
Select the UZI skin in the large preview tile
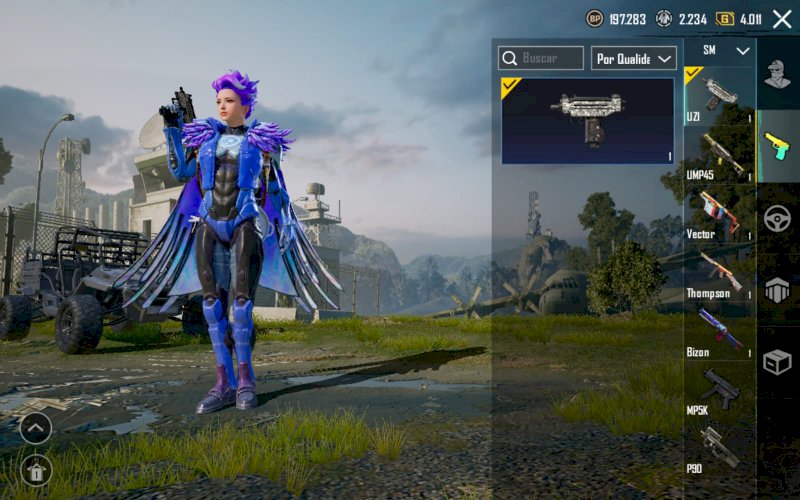[x=588, y=121]
